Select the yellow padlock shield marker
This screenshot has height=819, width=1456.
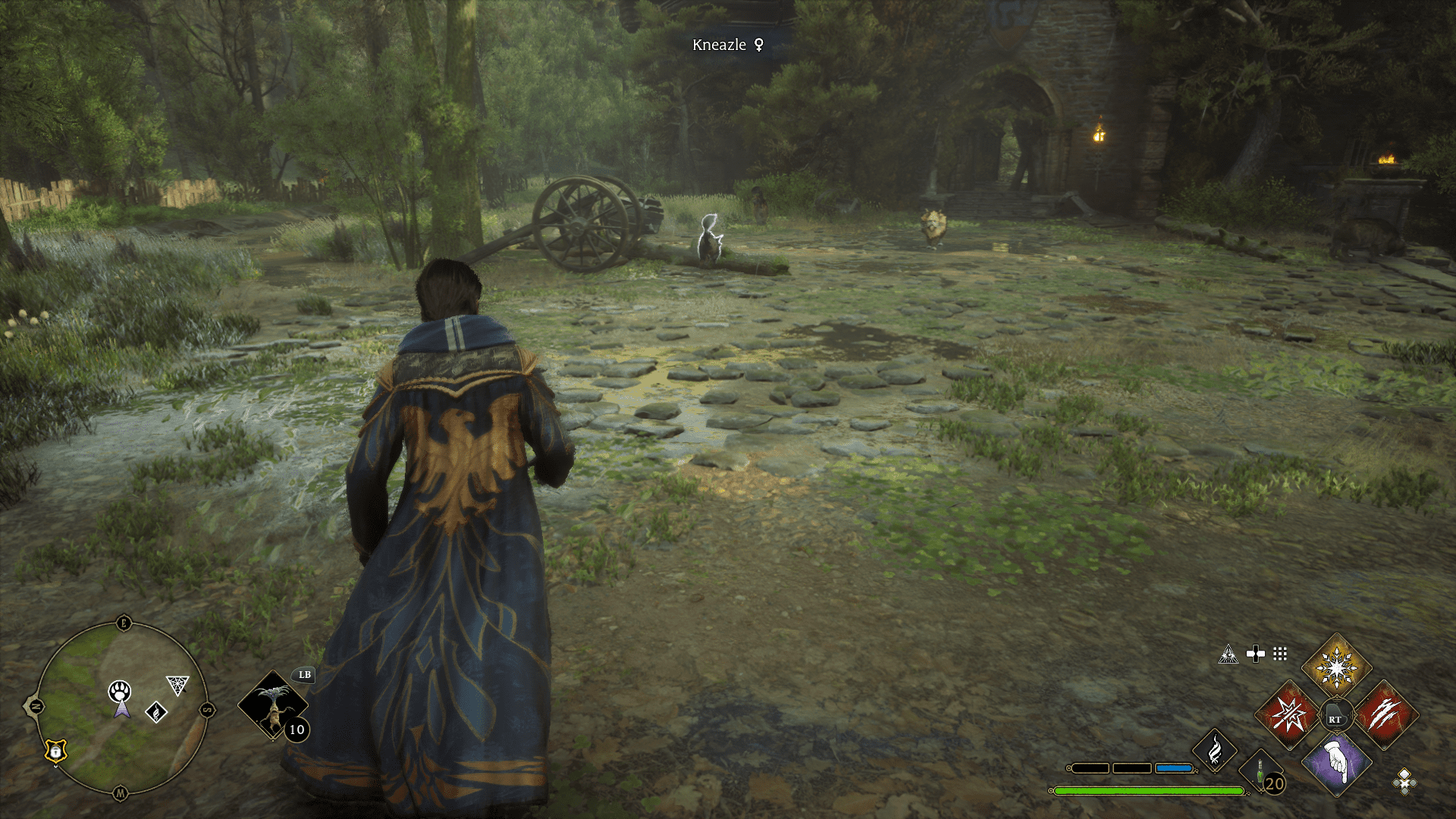click(x=56, y=751)
